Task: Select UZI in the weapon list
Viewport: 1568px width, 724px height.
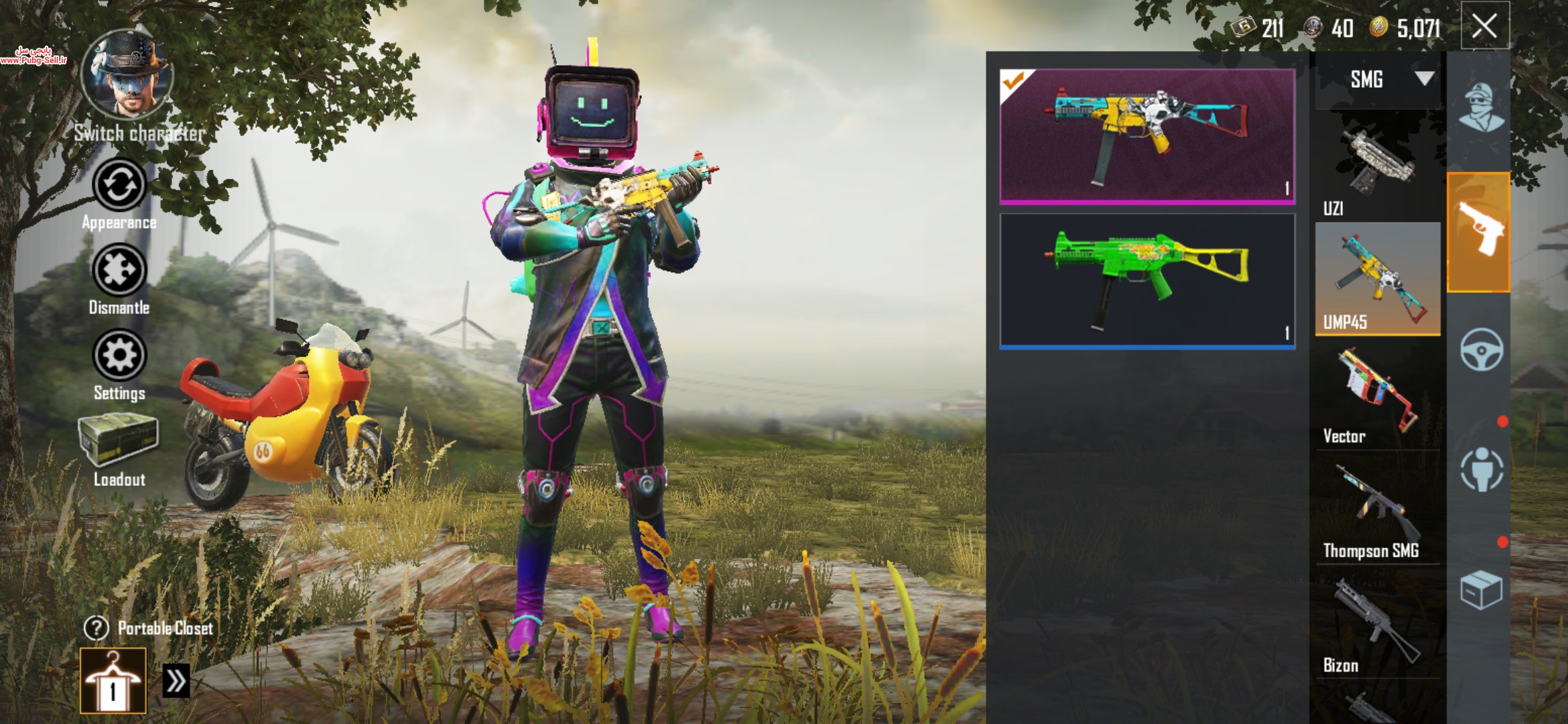Action: pyautogui.click(x=1378, y=168)
